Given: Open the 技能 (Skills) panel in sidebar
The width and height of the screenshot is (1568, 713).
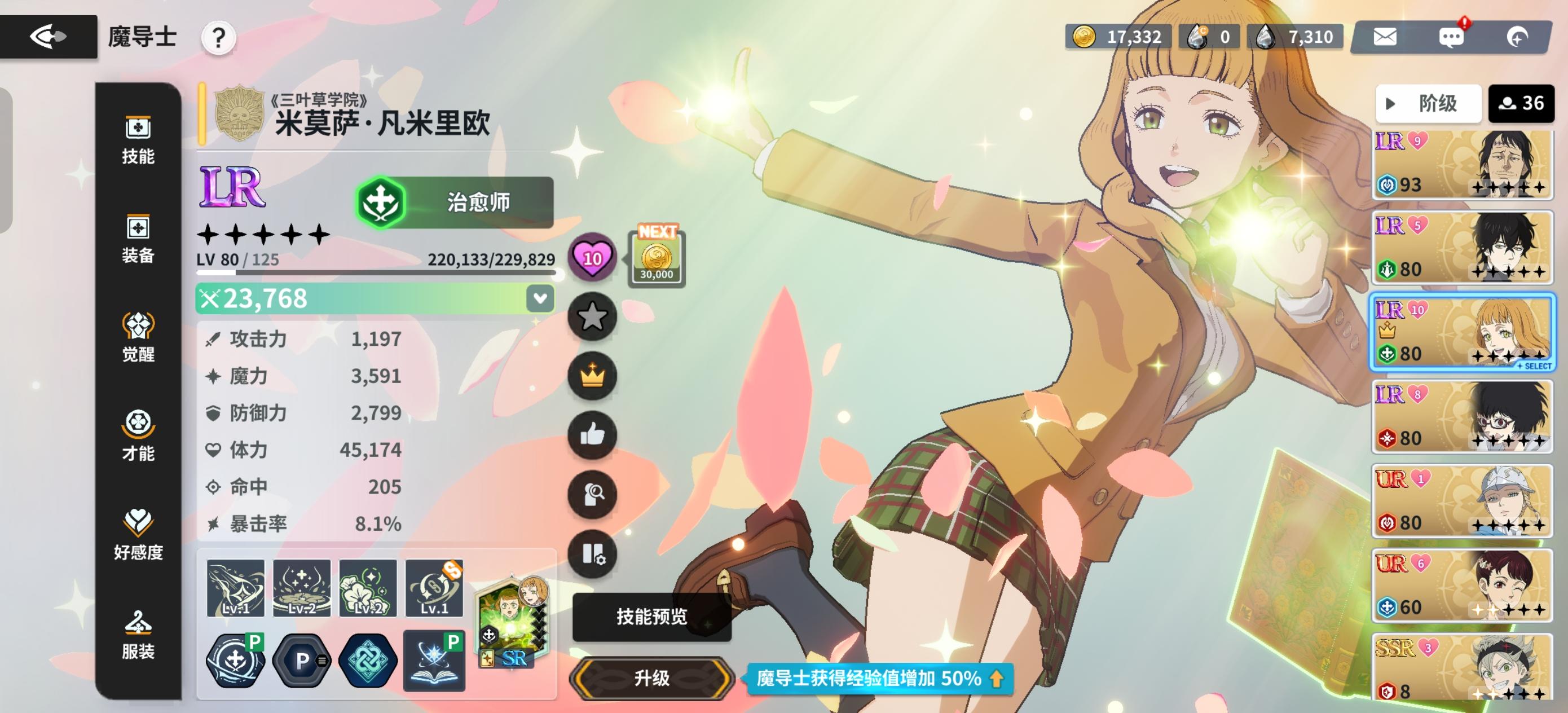Looking at the screenshot, I should point(139,140).
